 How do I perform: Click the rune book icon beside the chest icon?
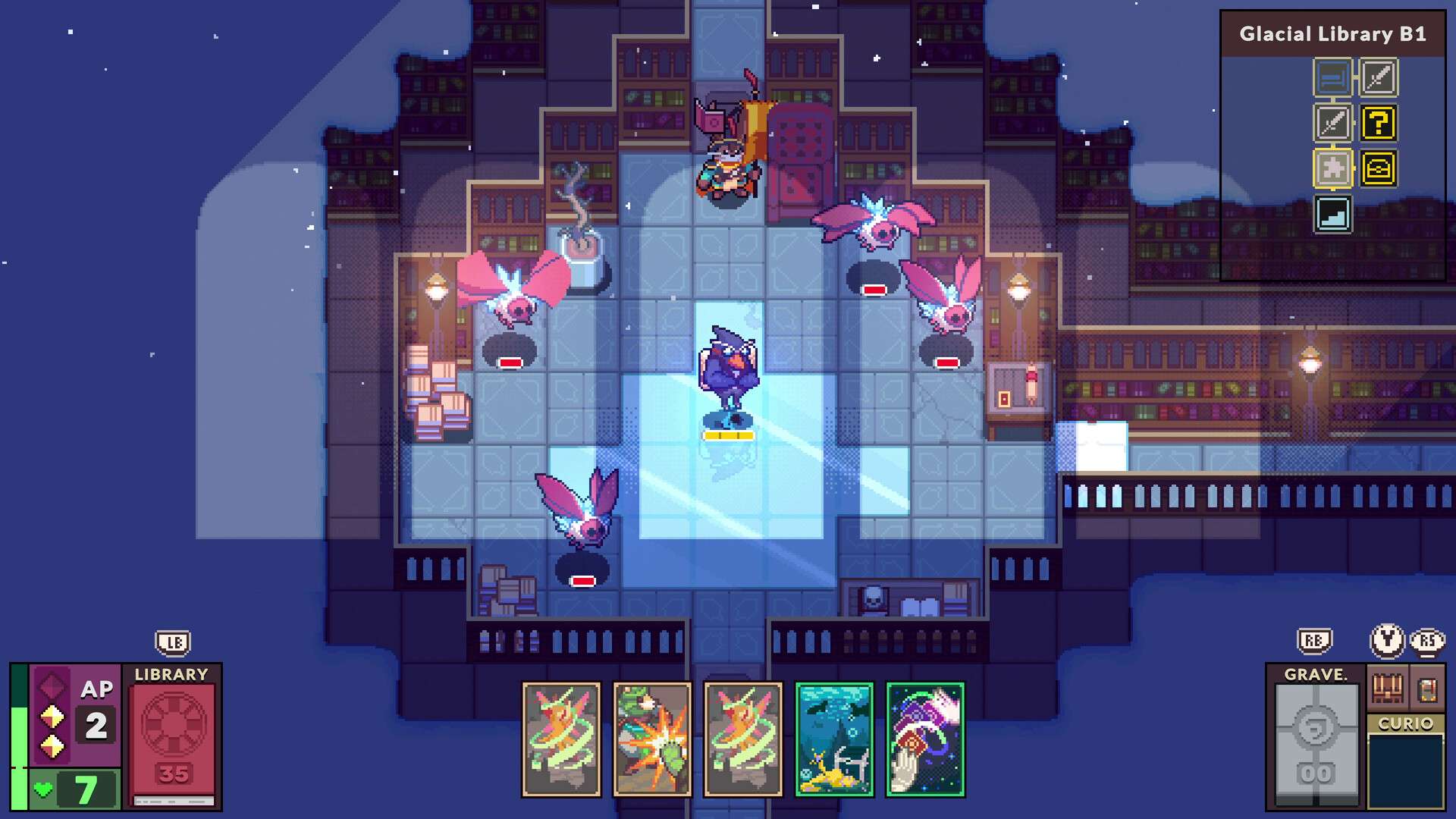(1427, 688)
